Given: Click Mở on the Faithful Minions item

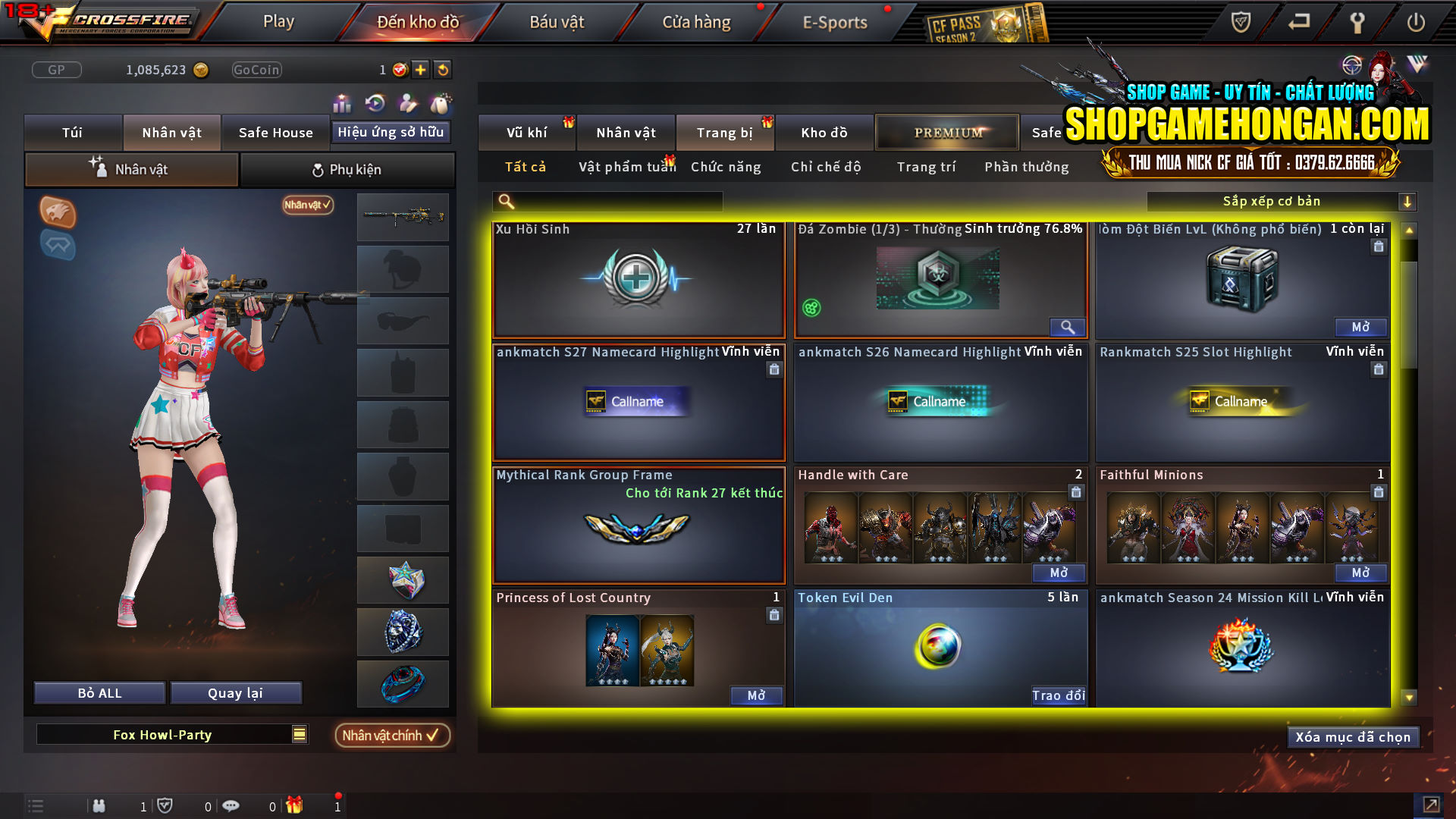Looking at the screenshot, I should tap(1360, 574).
